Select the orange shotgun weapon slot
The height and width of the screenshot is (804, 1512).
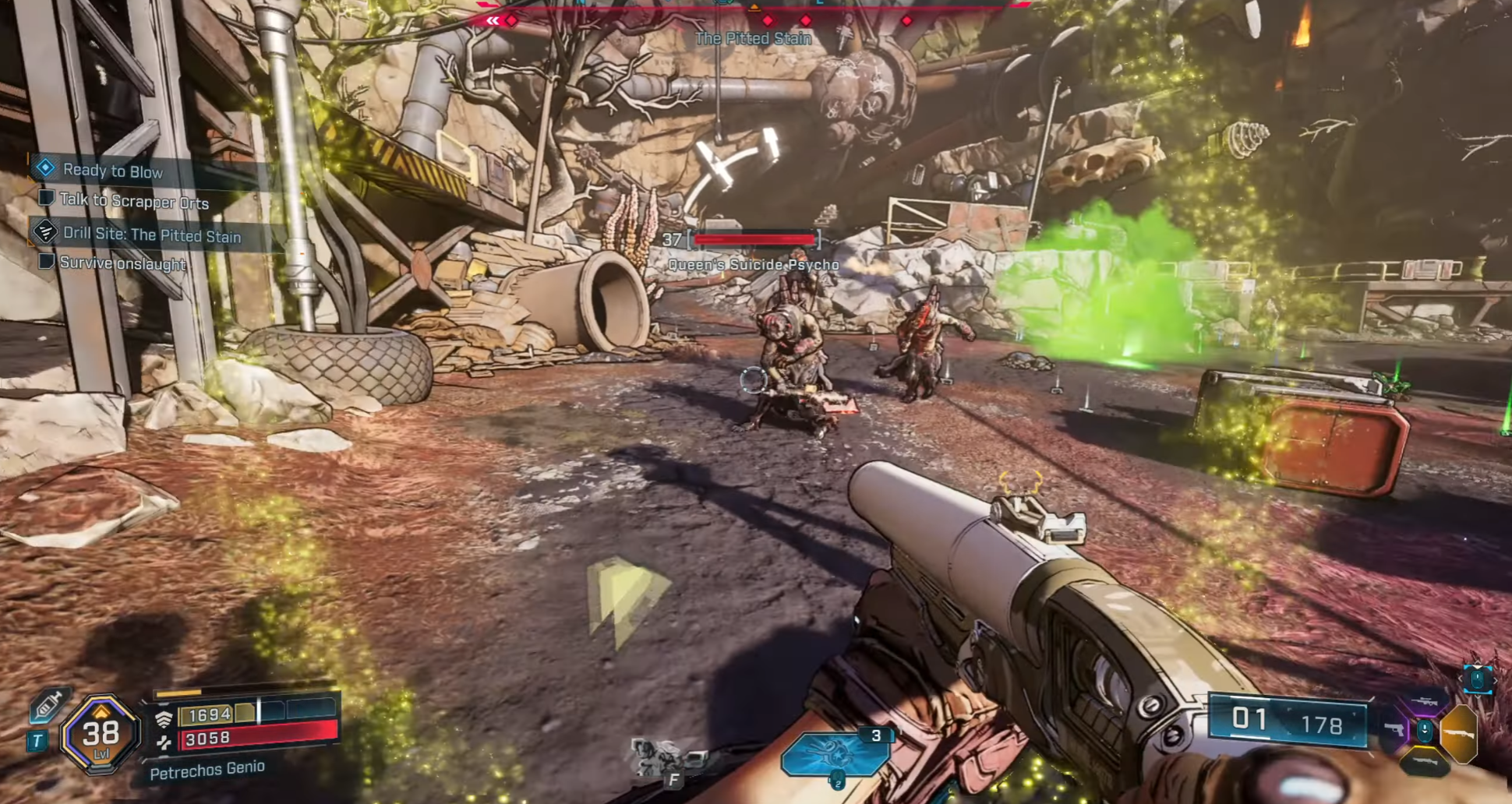pos(1459,733)
